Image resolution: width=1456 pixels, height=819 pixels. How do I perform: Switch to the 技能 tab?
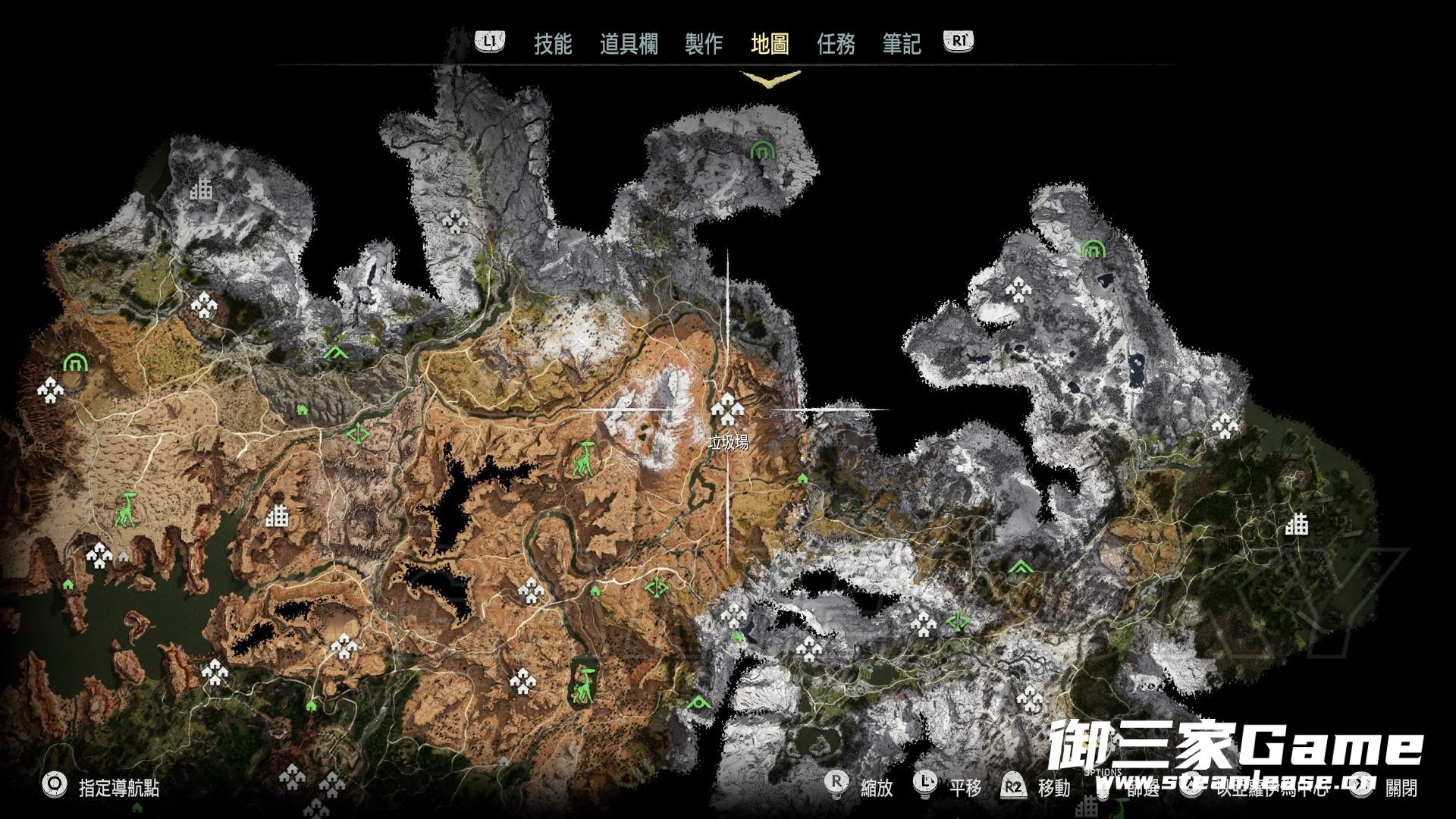click(552, 44)
